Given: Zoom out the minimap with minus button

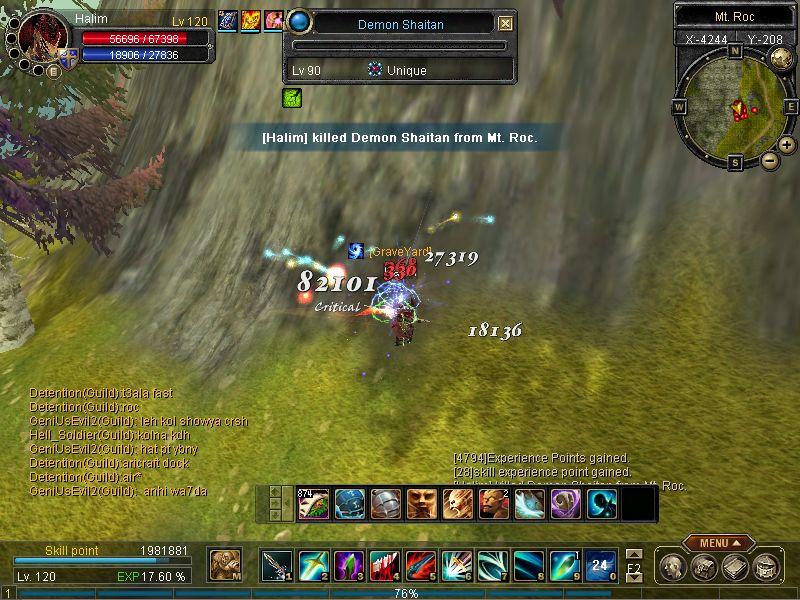Looking at the screenshot, I should coord(769,159).
